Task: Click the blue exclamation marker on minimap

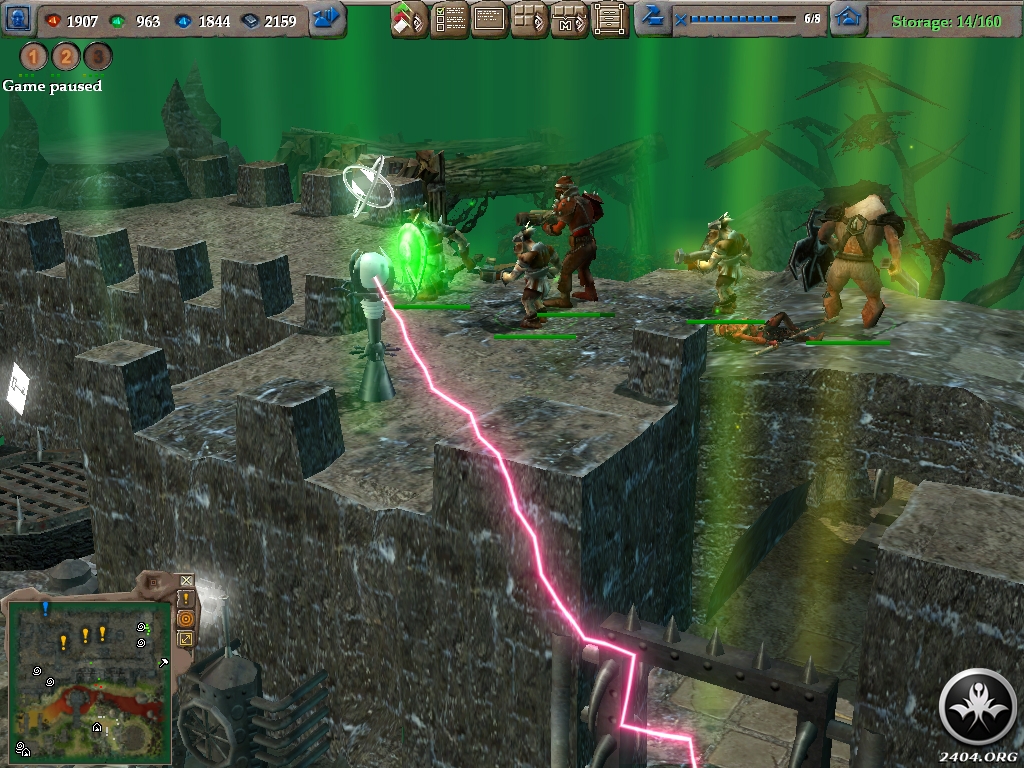Action: (x=45, y=607)
